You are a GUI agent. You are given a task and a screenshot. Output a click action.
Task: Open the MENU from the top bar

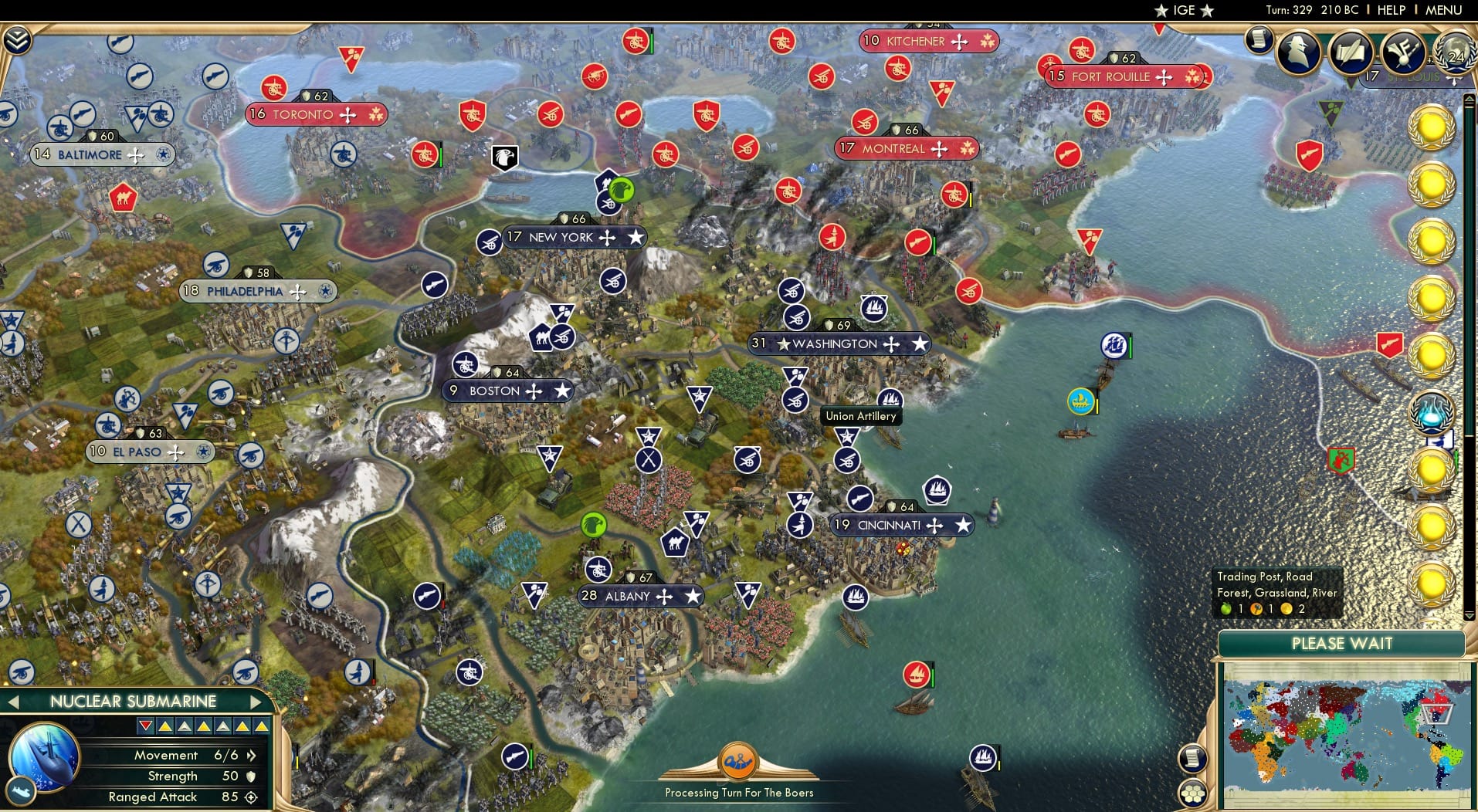coord(1442,11)
